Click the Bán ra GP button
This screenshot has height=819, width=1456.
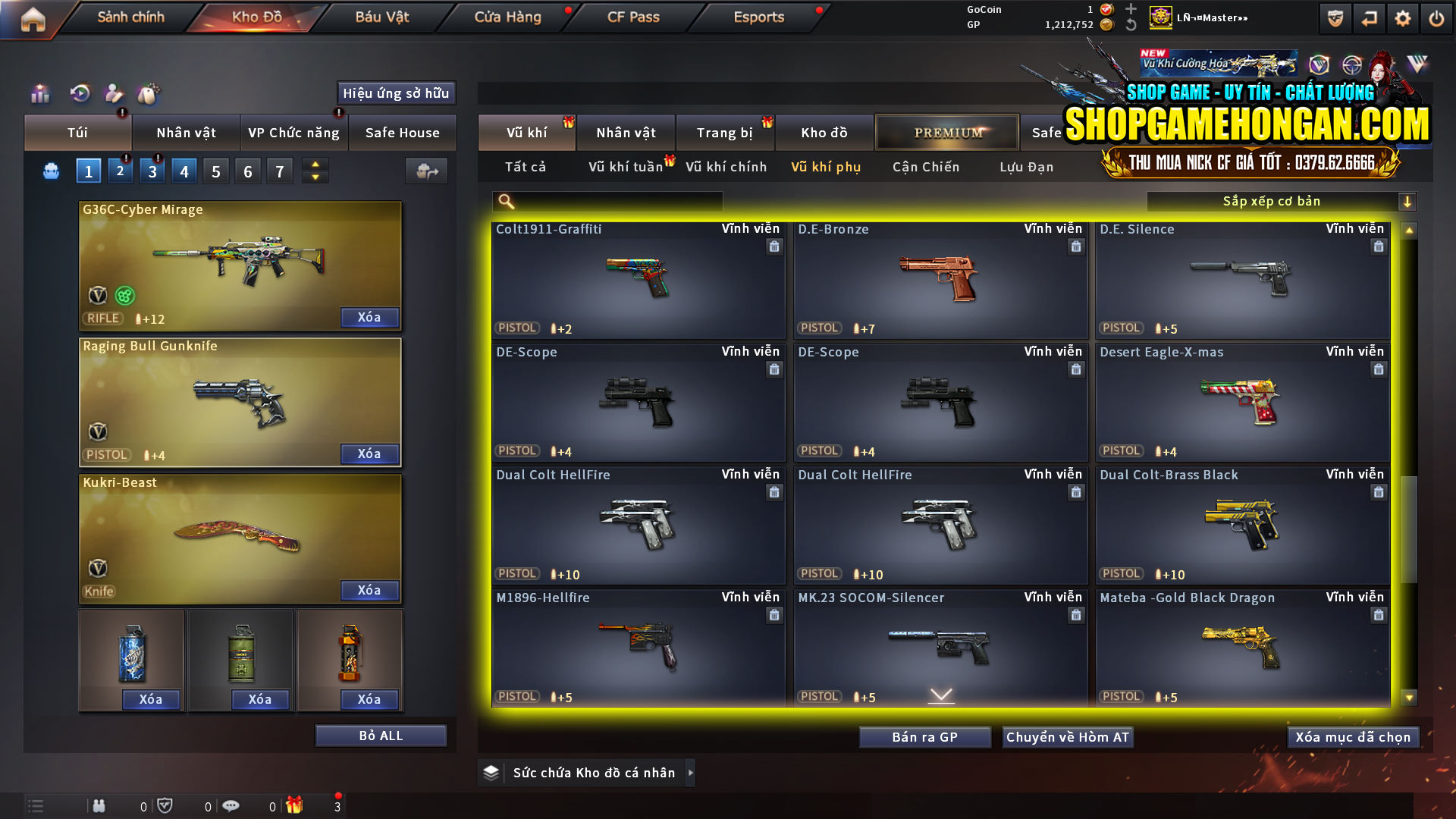(924, 736)
